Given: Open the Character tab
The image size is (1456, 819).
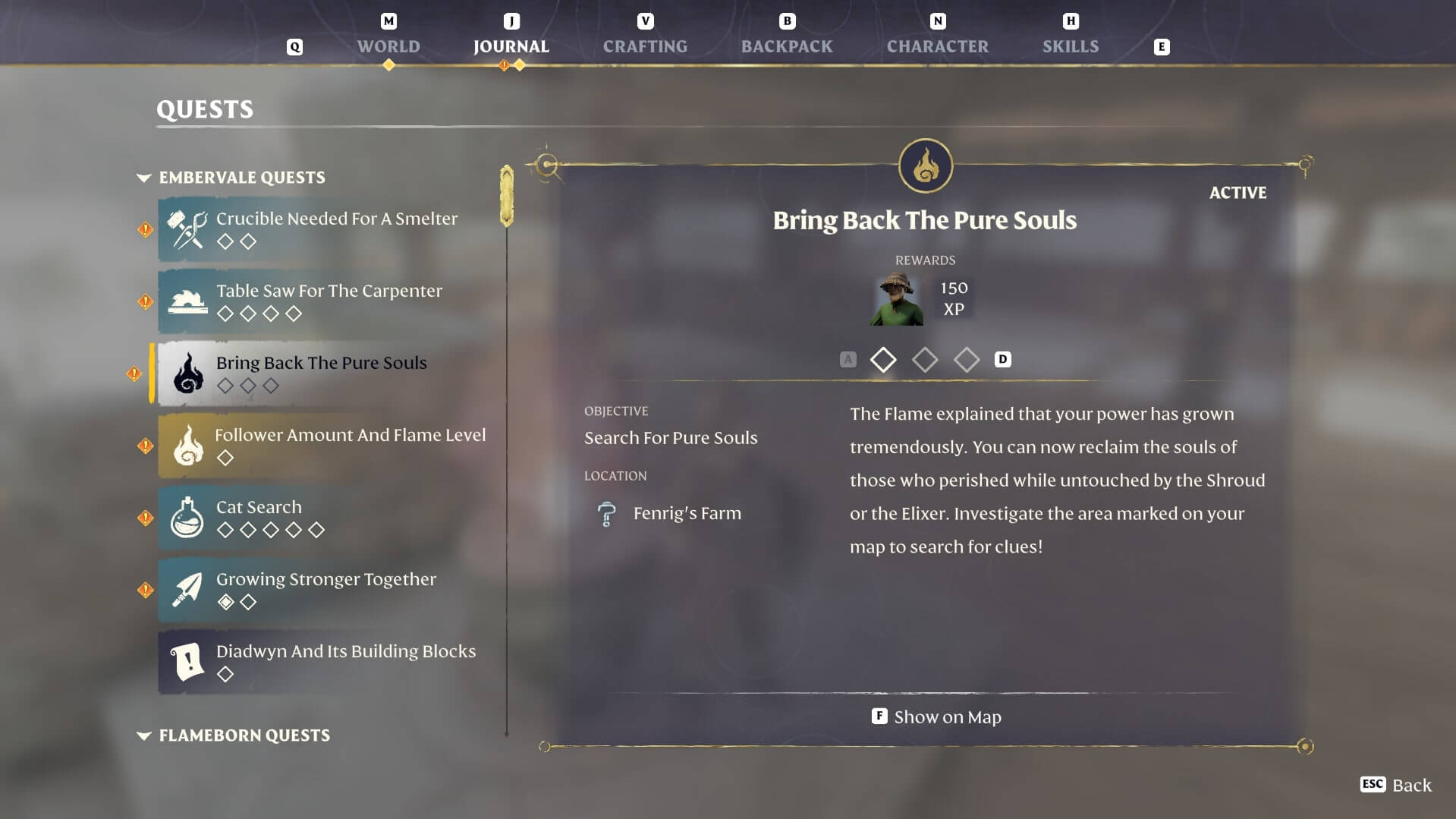Looking at the screenshot, I should [937, 46].
